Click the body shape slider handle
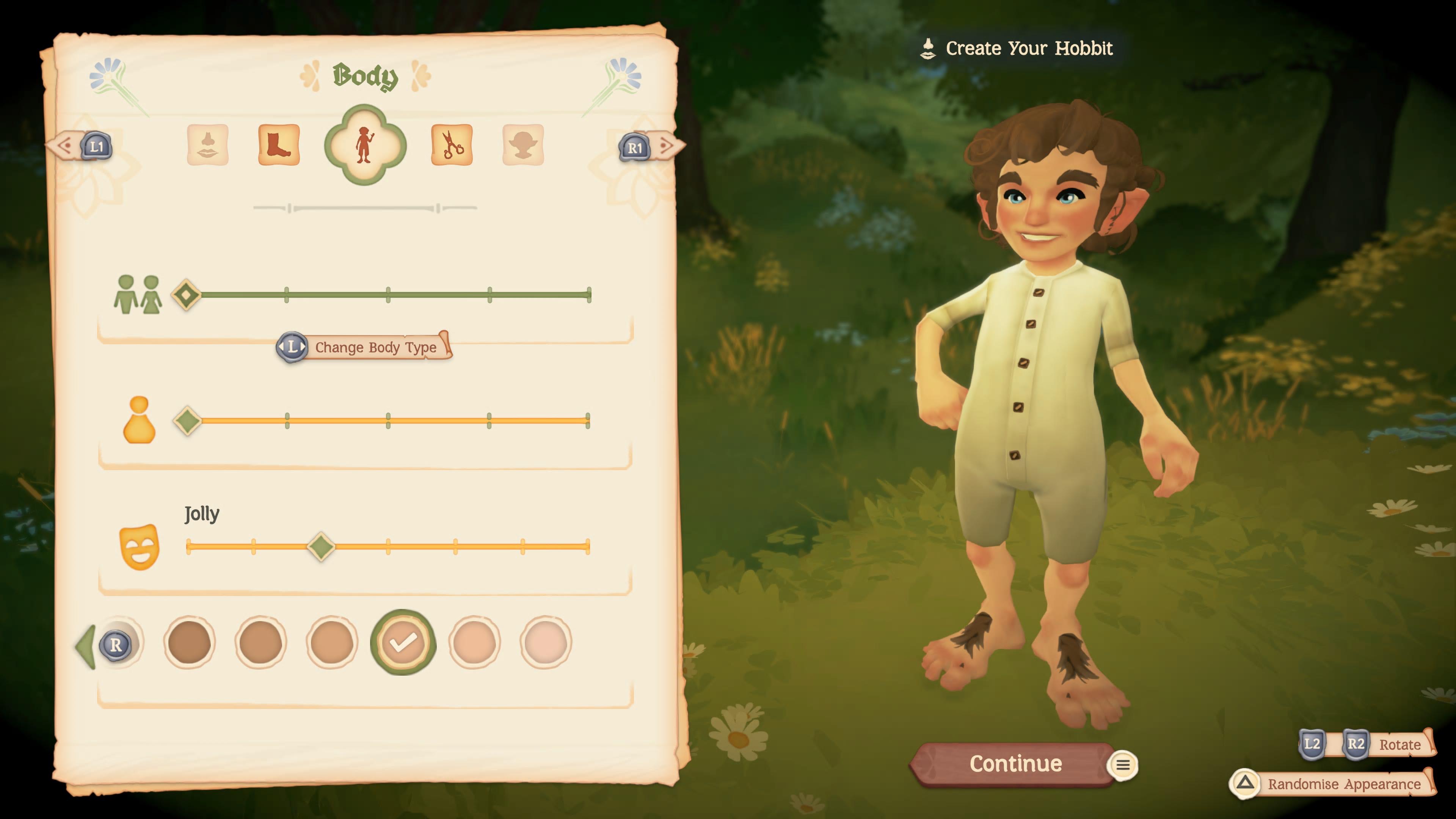 click(x=188, y=420)
